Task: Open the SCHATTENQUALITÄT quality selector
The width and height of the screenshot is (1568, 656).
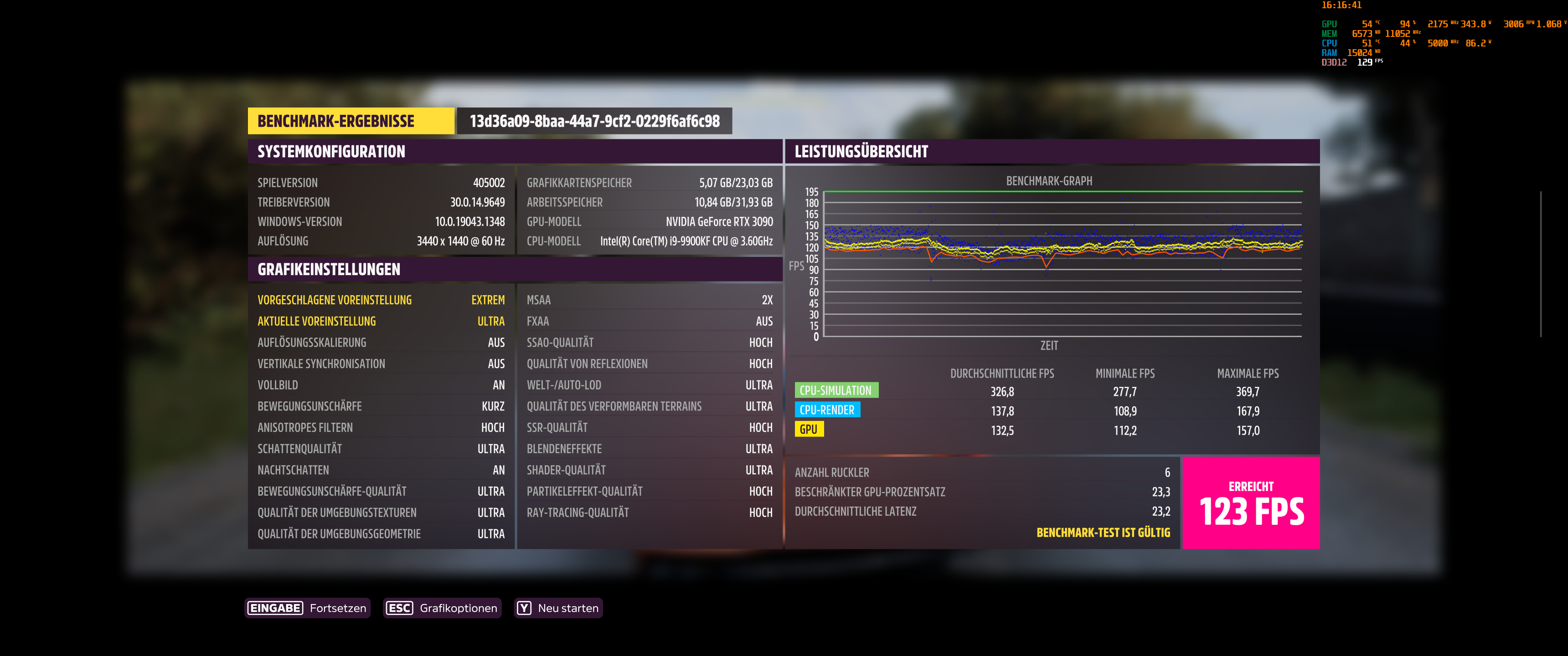Action: (x=381, y=448)
